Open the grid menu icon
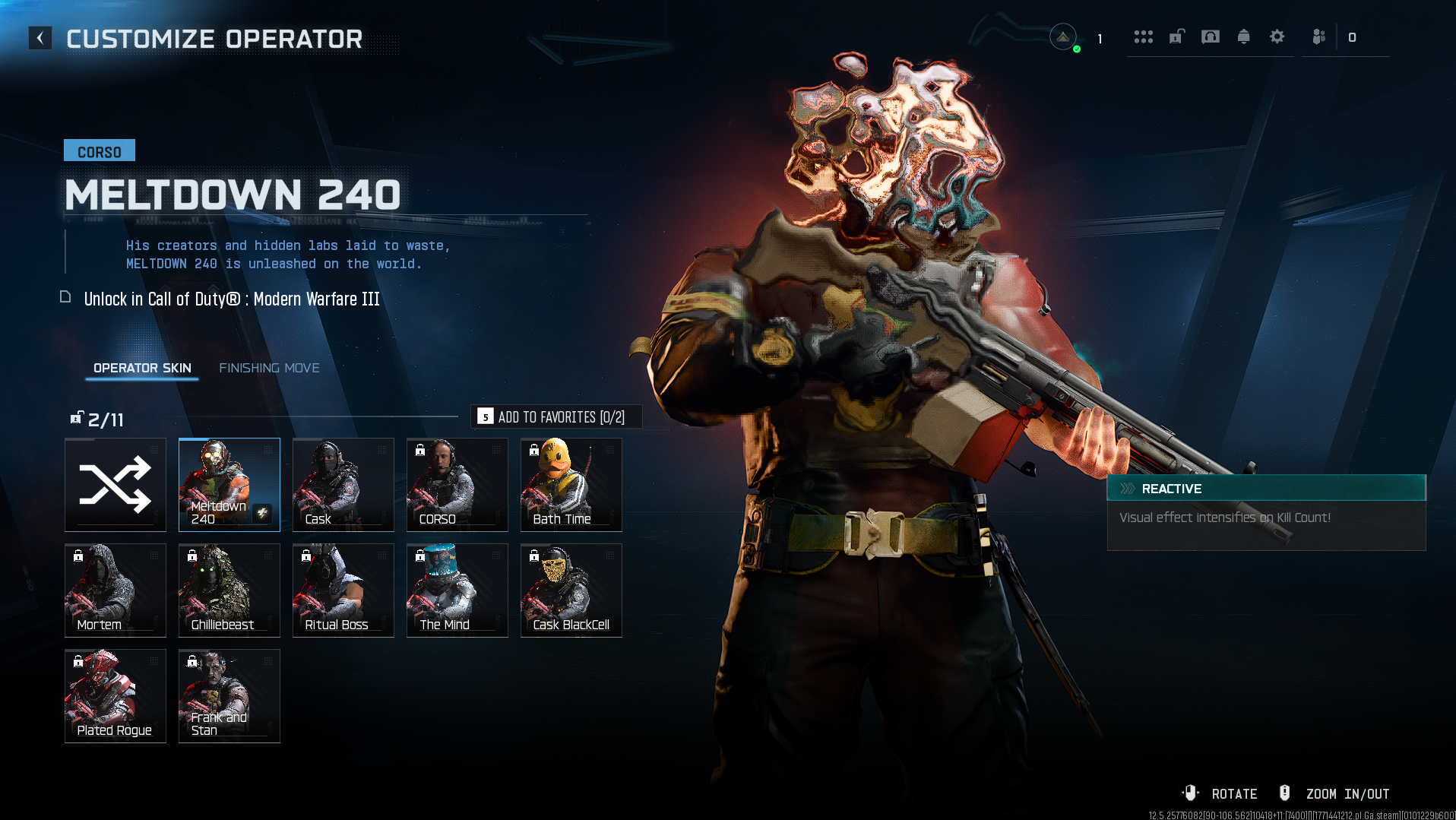 [1144, 36]
